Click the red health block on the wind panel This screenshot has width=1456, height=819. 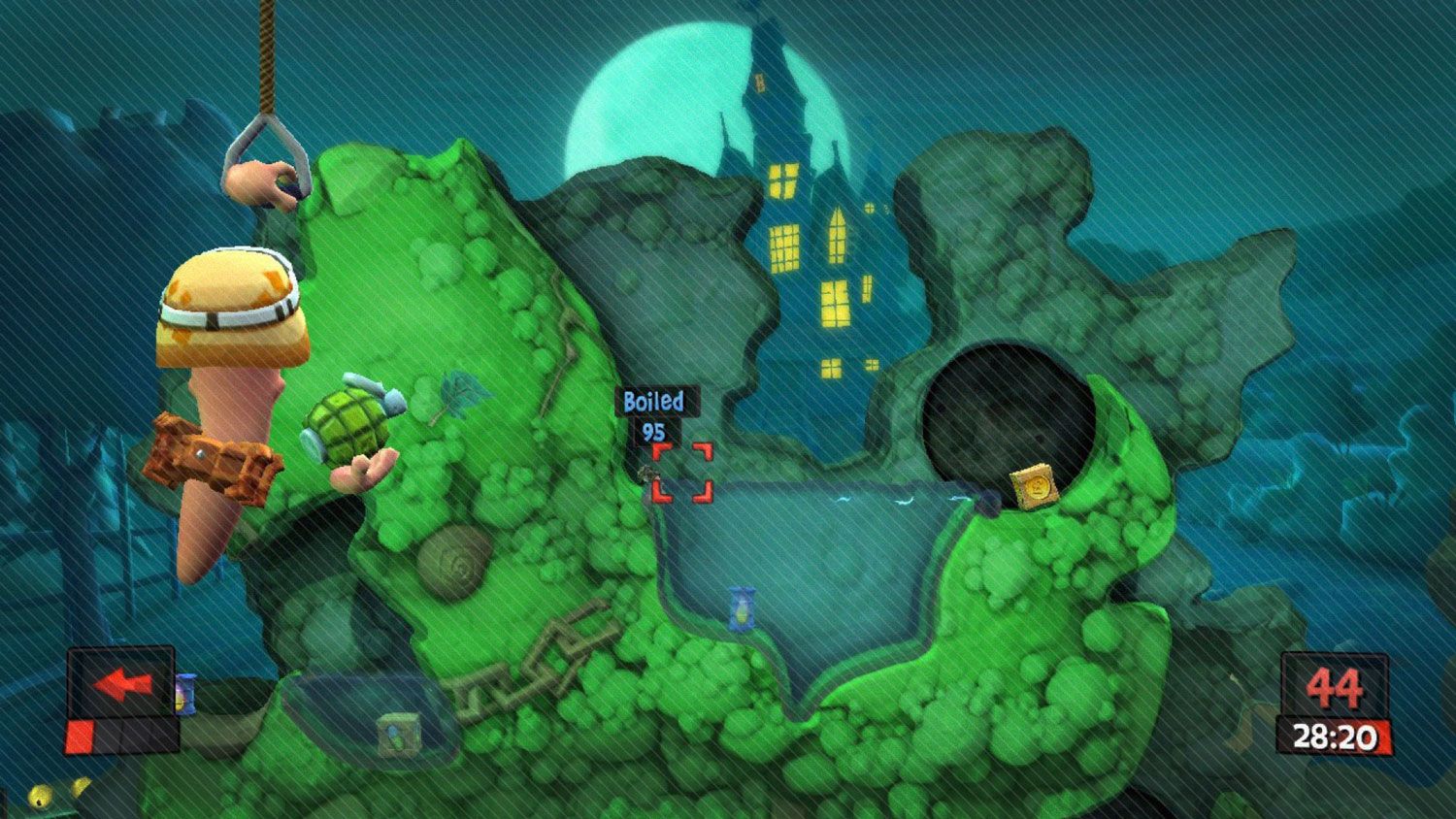(78, 736)
